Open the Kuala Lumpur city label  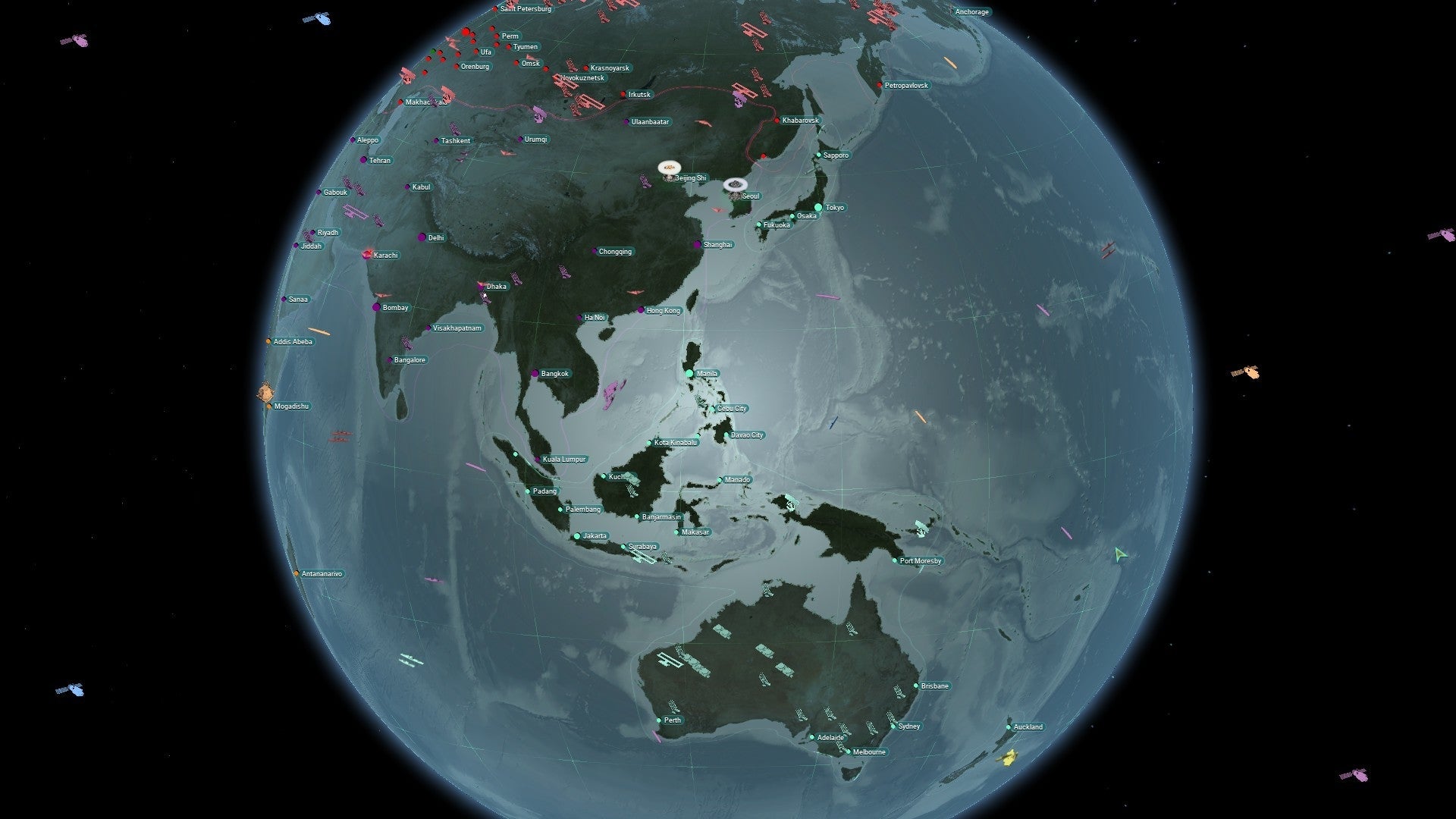tap(563, 460)
